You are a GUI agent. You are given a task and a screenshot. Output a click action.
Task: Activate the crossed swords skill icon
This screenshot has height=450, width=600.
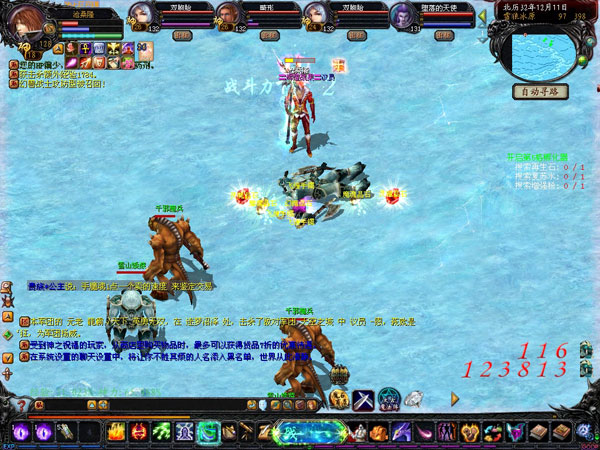pos(364,399)
